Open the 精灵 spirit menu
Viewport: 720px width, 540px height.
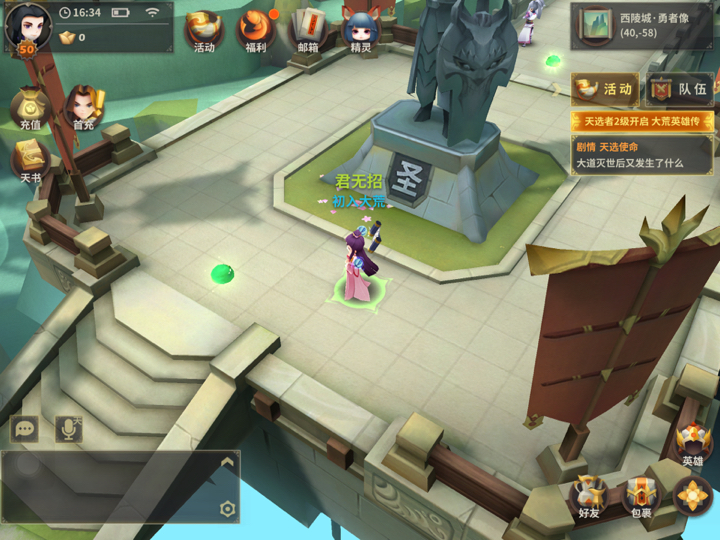(x=359, y=31)
